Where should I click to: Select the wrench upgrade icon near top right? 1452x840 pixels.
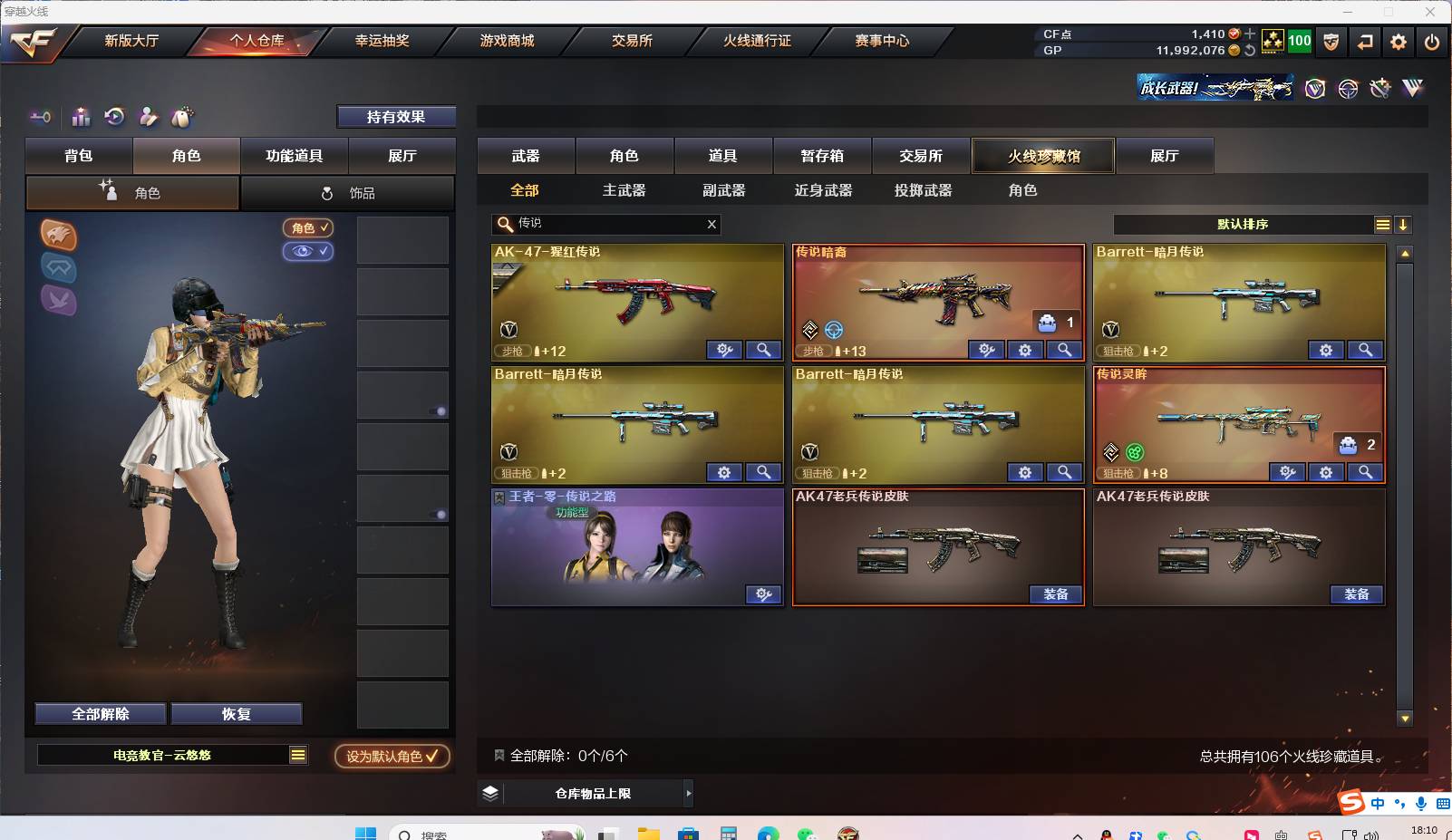(1379, 88)
